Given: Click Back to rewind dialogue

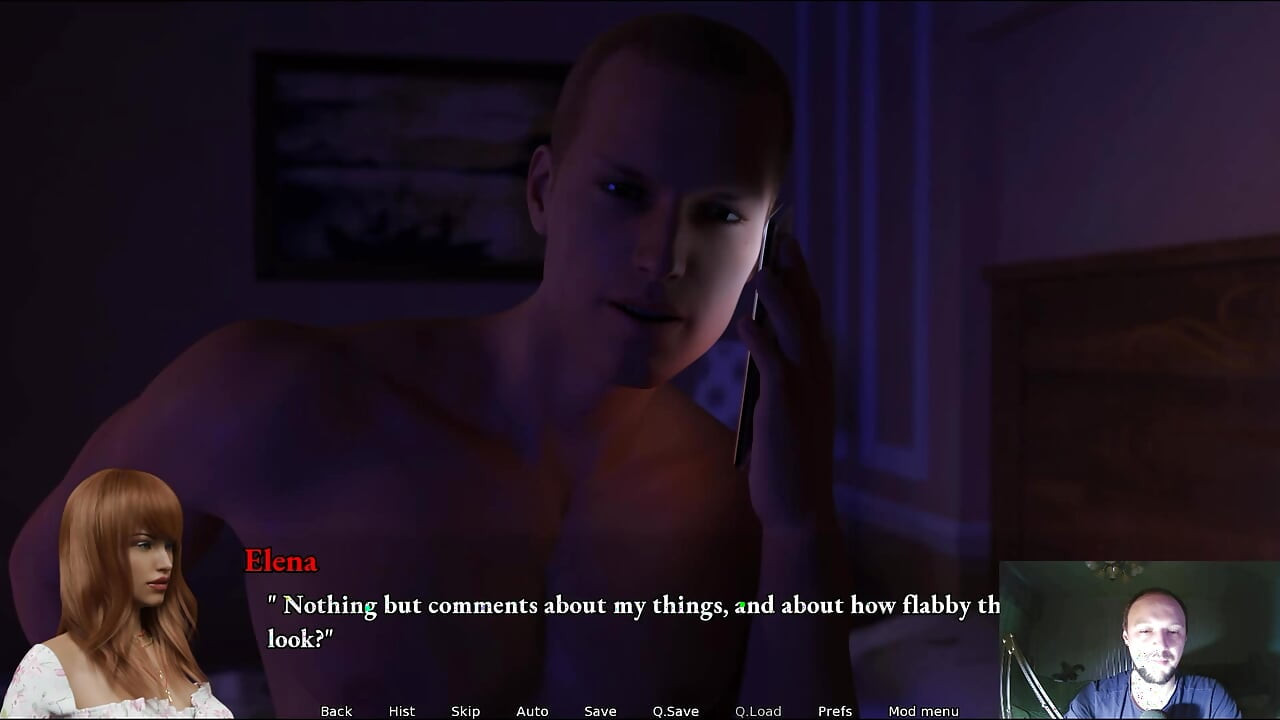Looking at the screenshot, I should tap(336, 711).
